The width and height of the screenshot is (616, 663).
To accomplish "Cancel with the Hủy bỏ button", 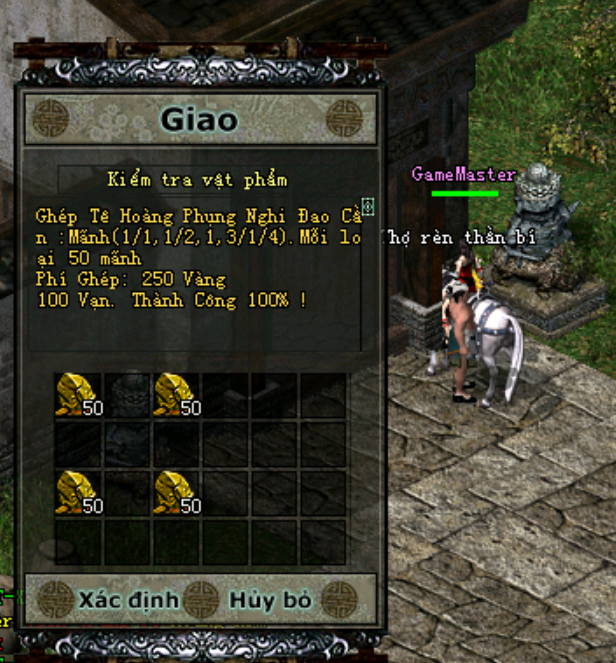I will pyautogui.click(x=271, y=600).
